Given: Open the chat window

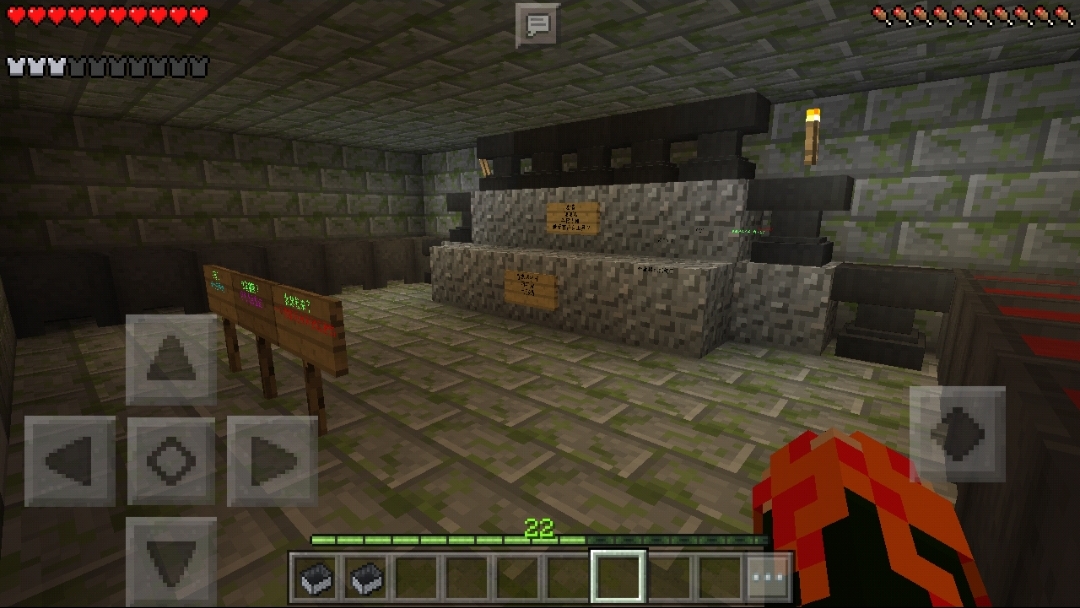Looking at the screenshot, I should 537,25.
